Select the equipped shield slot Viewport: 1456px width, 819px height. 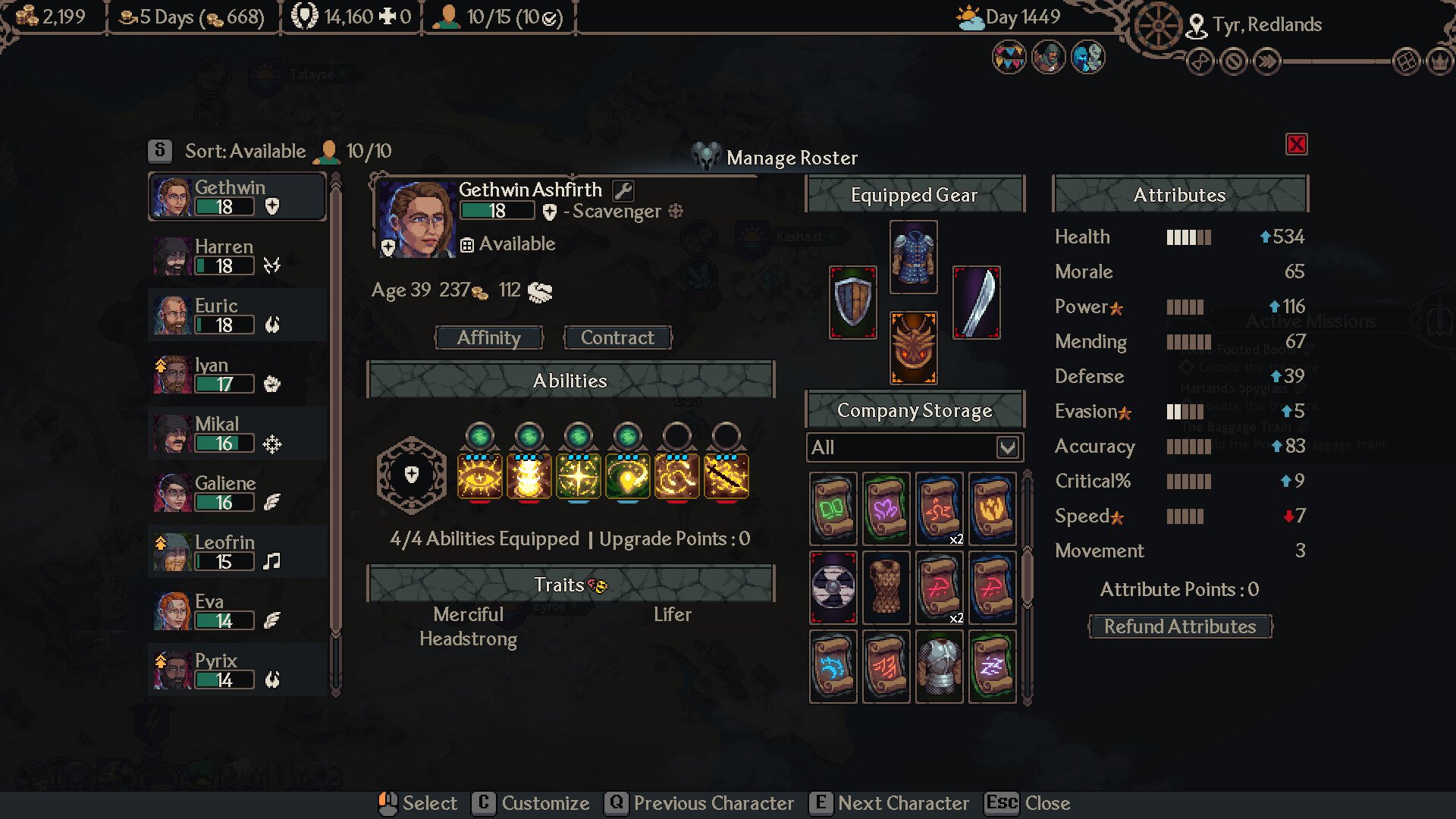(852, 303)
